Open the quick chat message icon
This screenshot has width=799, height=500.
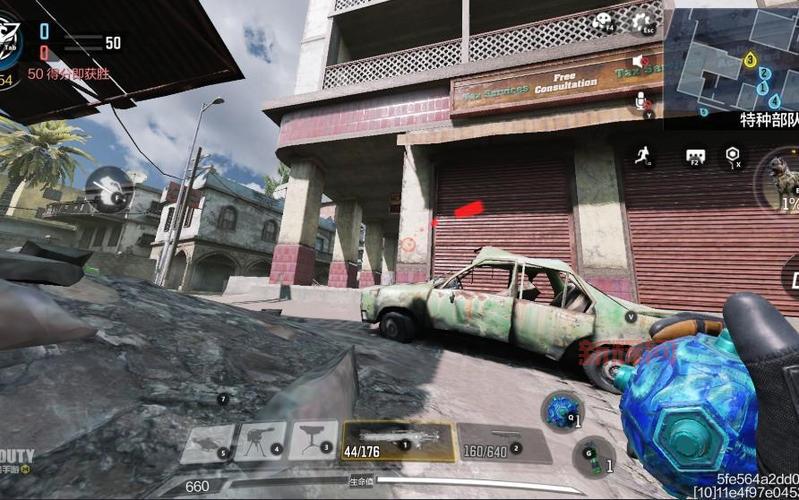(695, 156)
